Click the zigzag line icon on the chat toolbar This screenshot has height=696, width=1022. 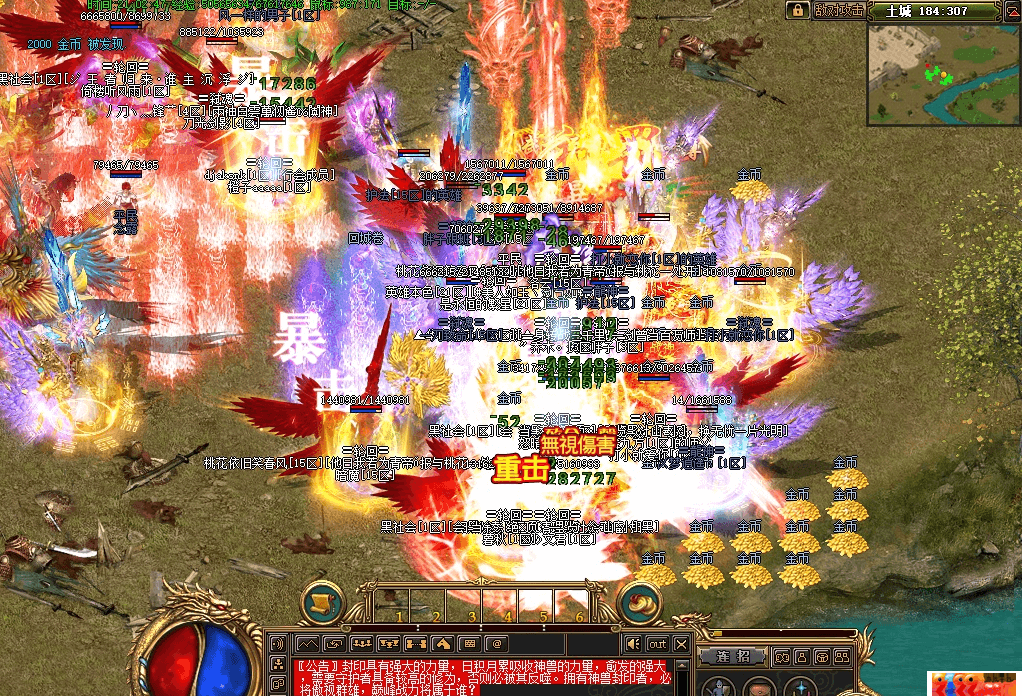click(x=306, y=643)
